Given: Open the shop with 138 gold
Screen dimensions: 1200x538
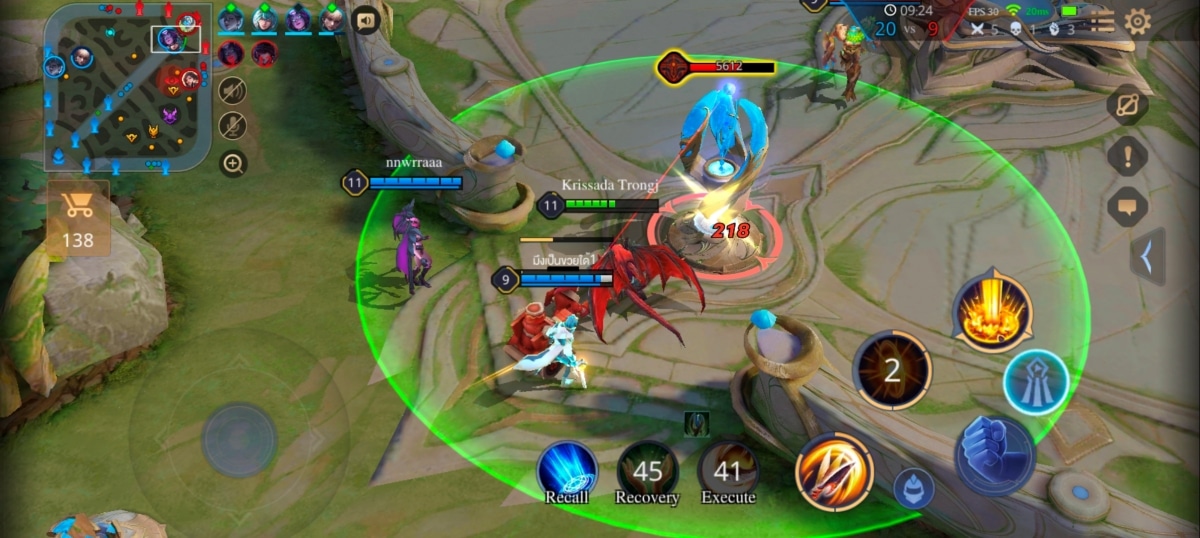Looking at the screenshot, I should [x=77, y=219].
